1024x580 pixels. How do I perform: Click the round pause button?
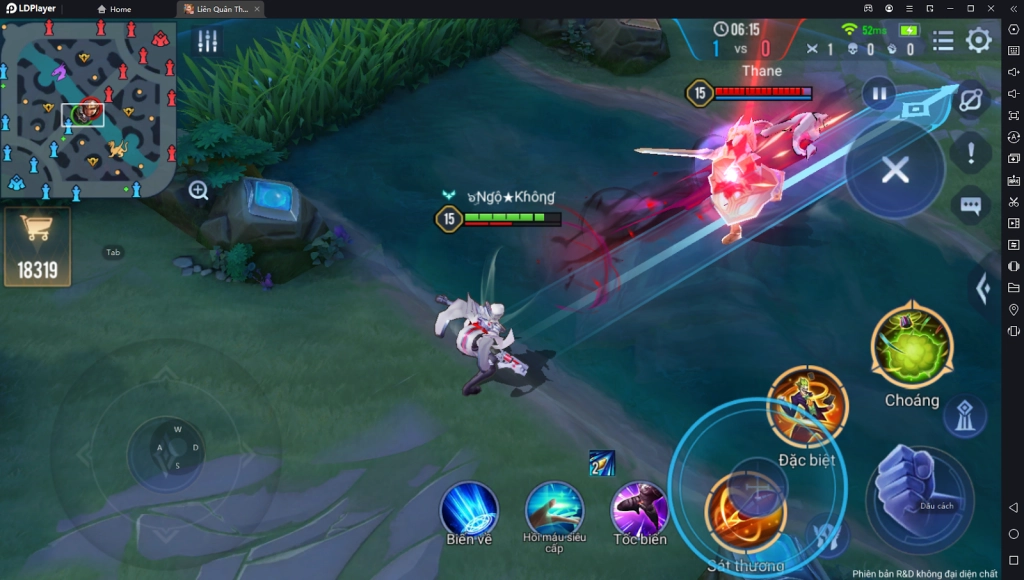point(879,94)
